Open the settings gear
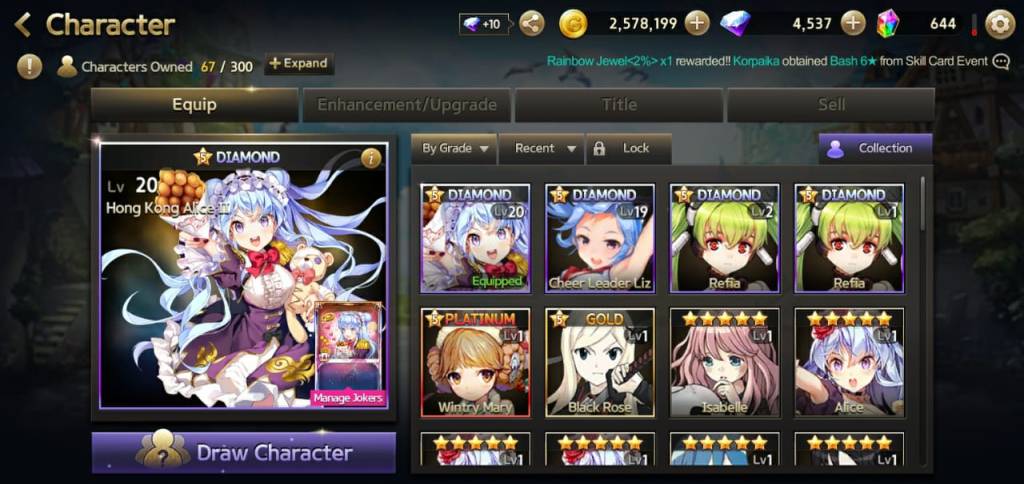Screen dimensions: 1024x484 [x=999, y=24]
